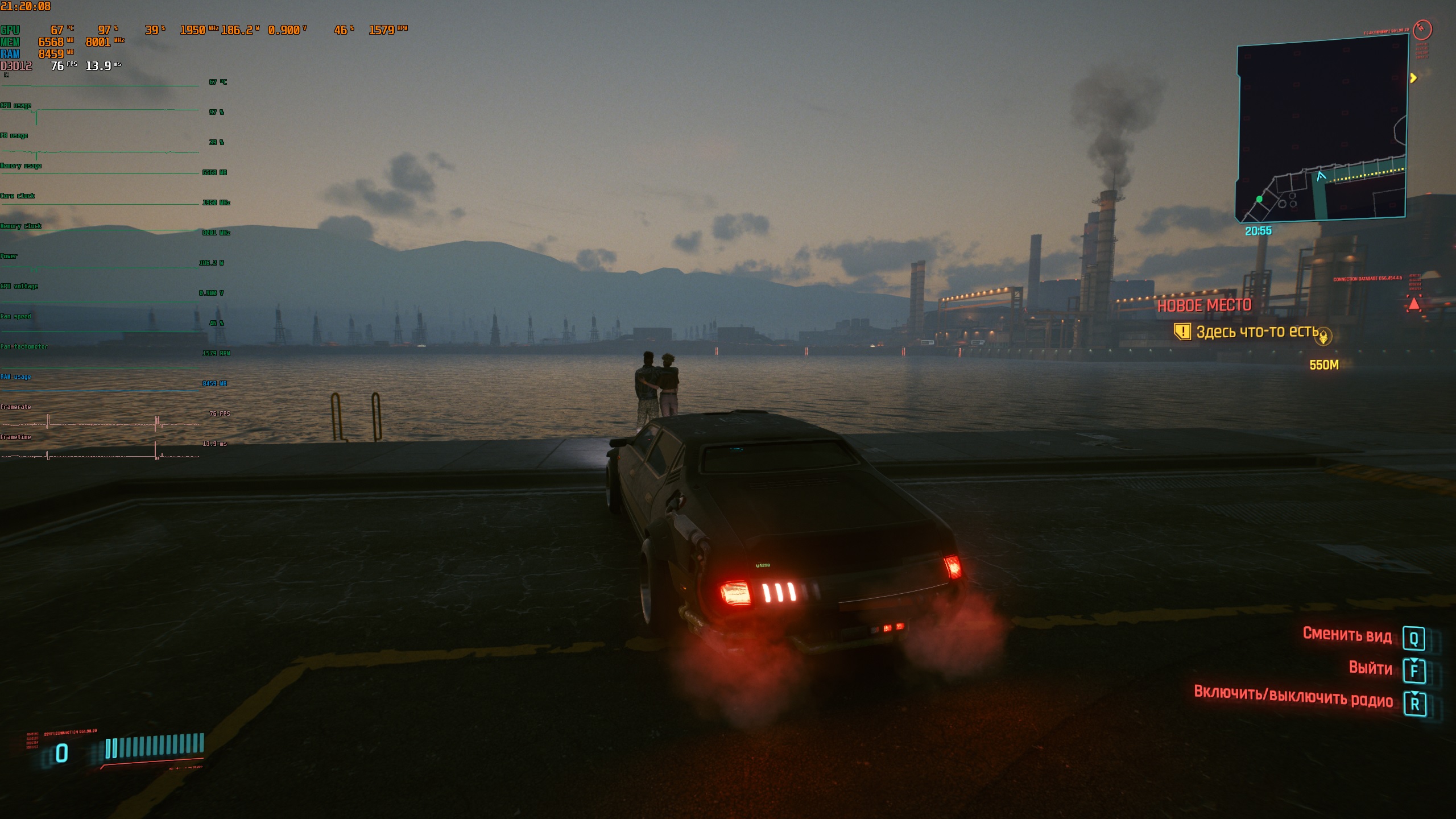Open the 'Здесь что-то есть' objective tracker

[x=1257, y=332]
